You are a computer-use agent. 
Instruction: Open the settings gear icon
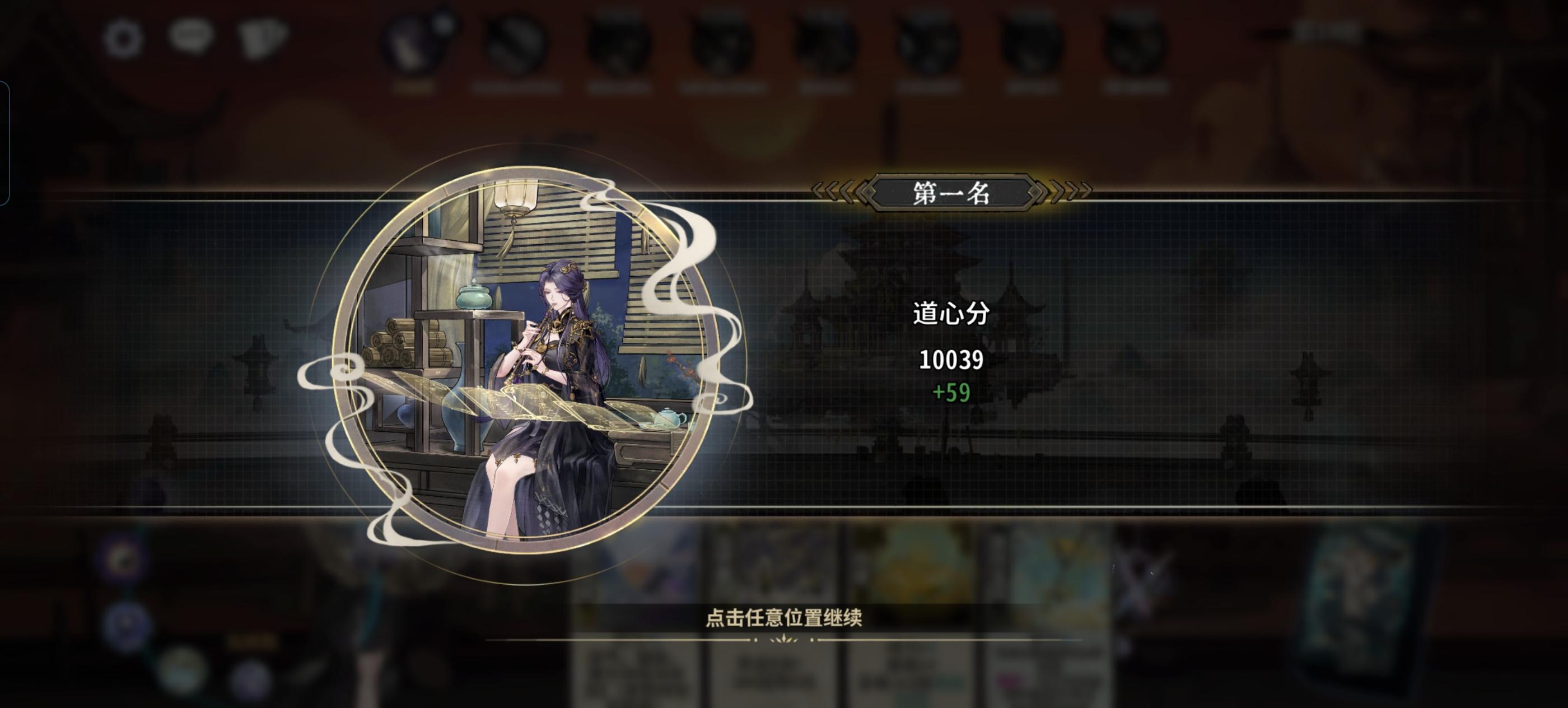tap(122, 38)
